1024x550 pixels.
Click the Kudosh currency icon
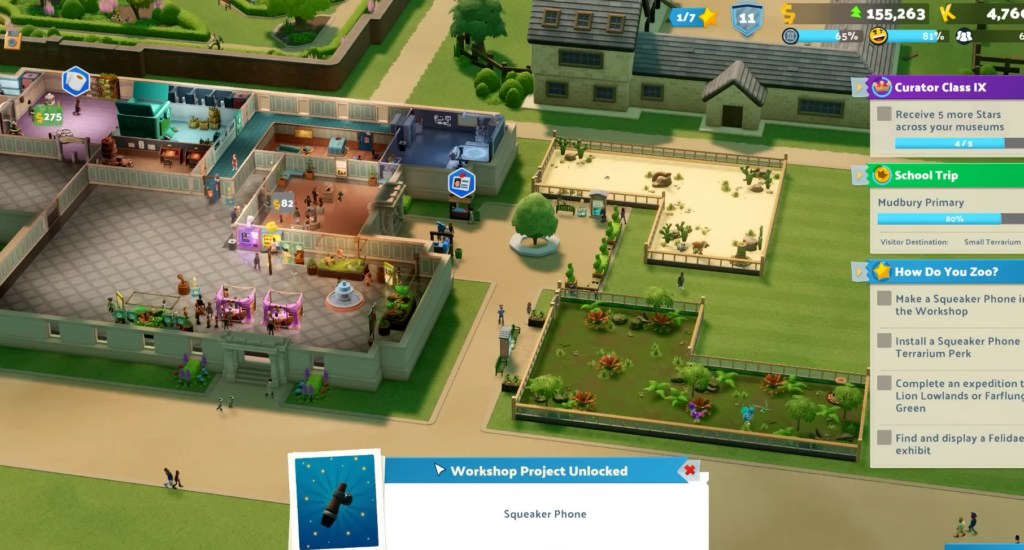pos(947,14)
